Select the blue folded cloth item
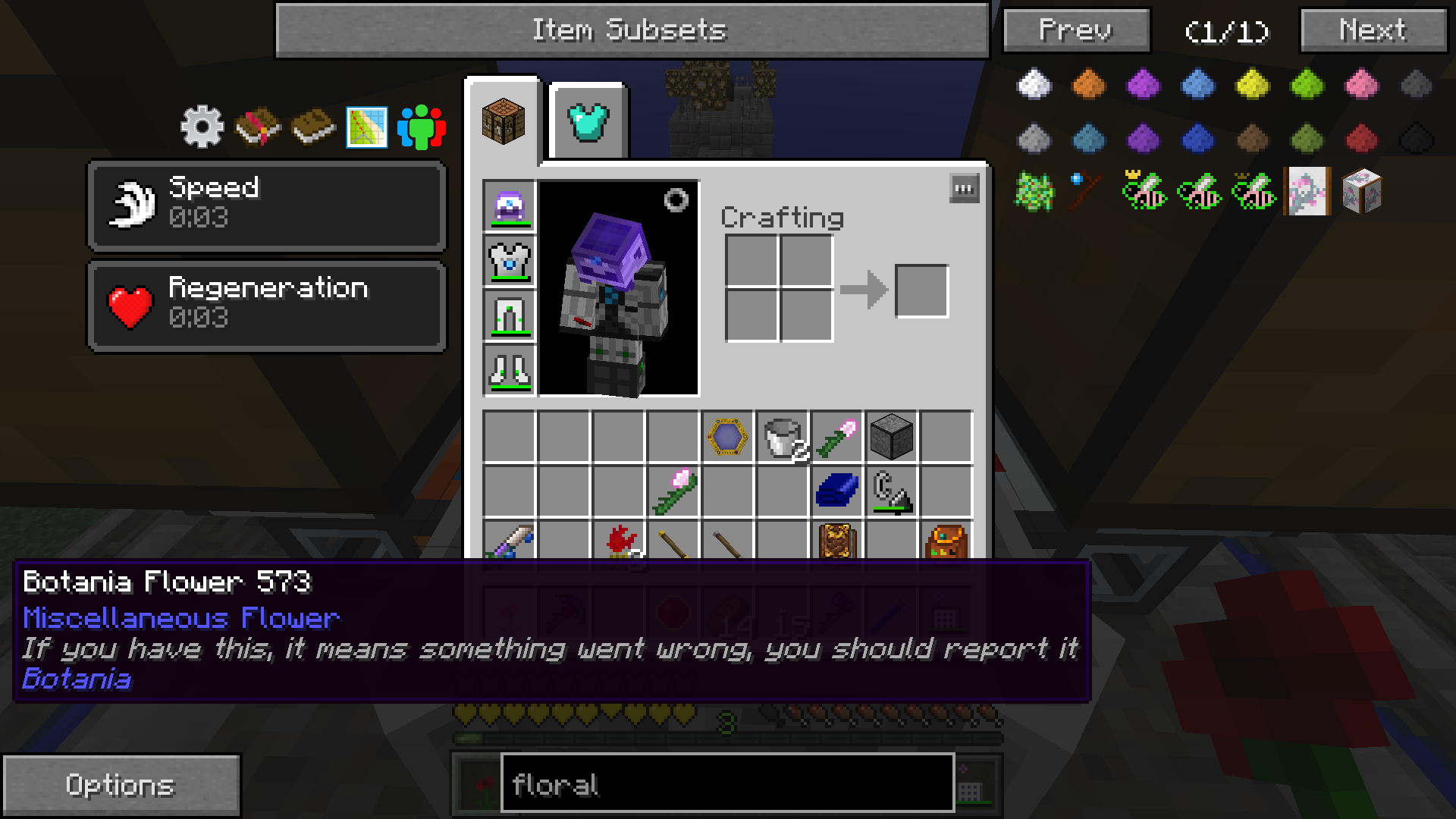Screen dimensions: 1456x819 point(836,491)
